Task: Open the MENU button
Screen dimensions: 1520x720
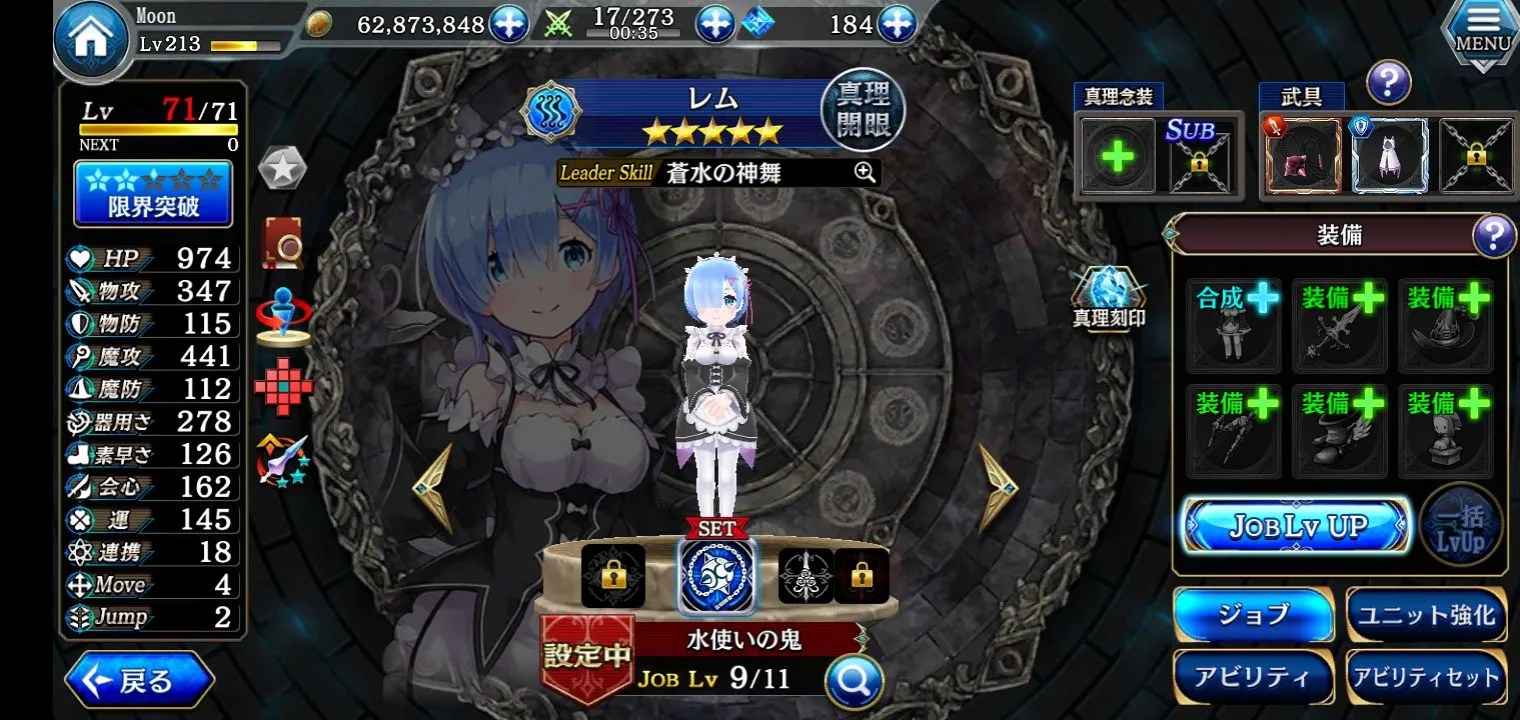Action: [1482, 32]
